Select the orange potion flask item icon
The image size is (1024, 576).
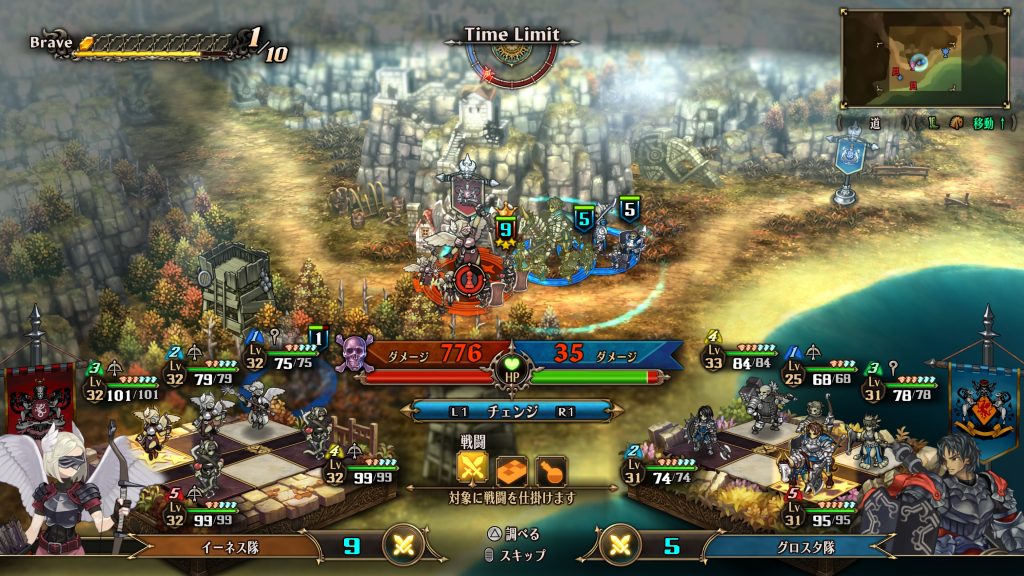click(x=550, y=469)
